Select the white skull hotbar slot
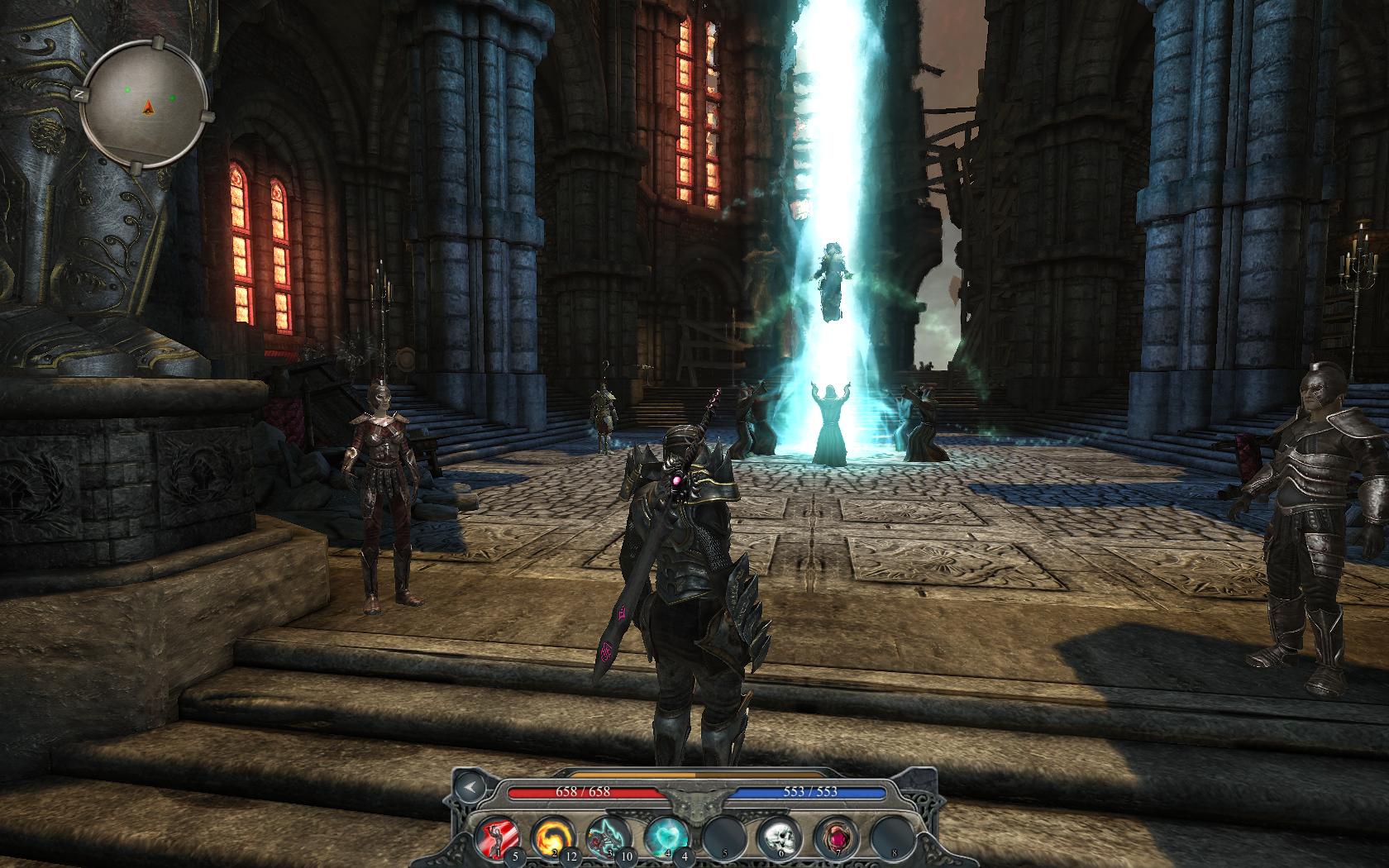1389x868 pixels. [x=776, y=835]
